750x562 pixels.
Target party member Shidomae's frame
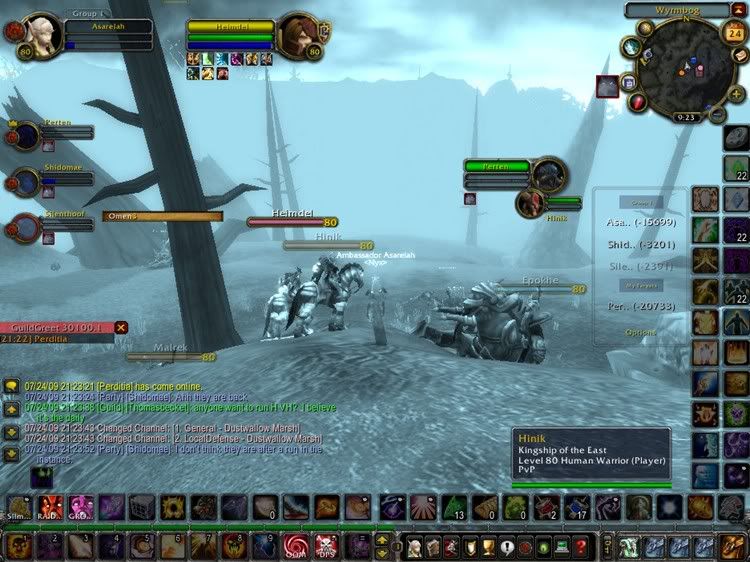pyautogui.click(x=25, y=181)
